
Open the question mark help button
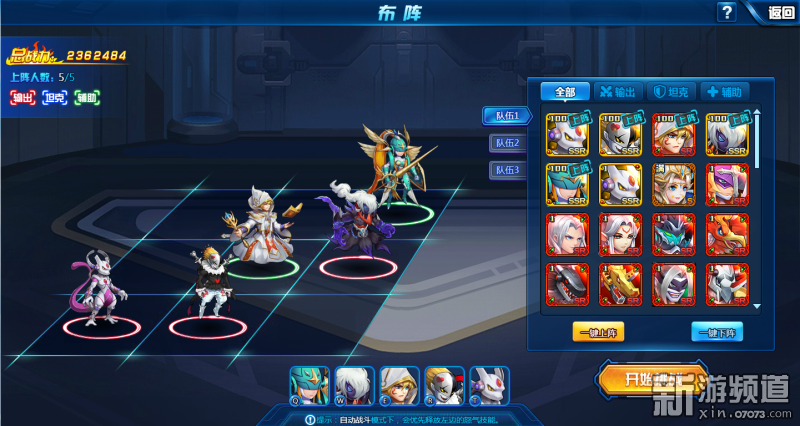726,12
